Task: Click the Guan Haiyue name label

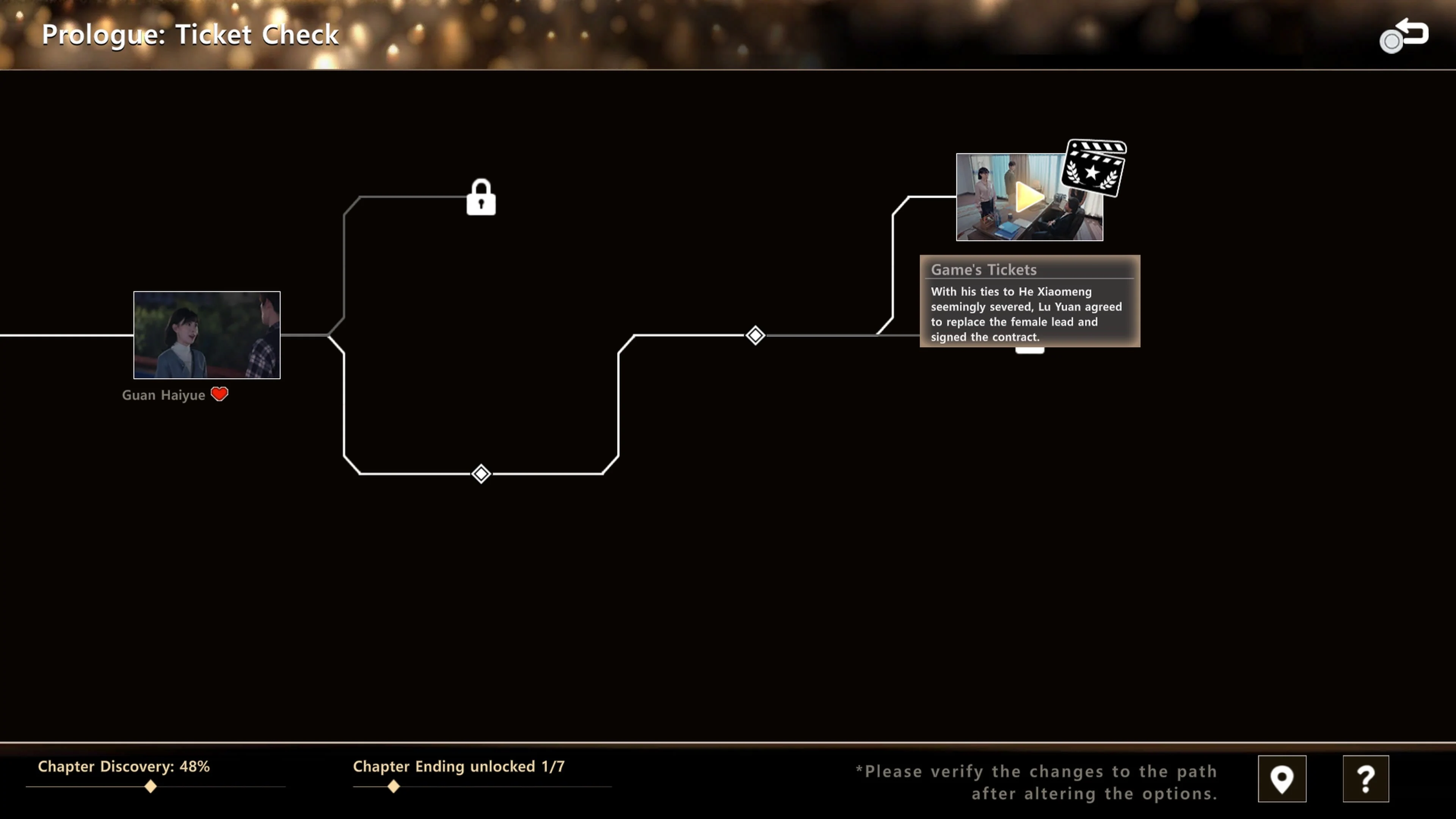Action: [x=165, y=394]
